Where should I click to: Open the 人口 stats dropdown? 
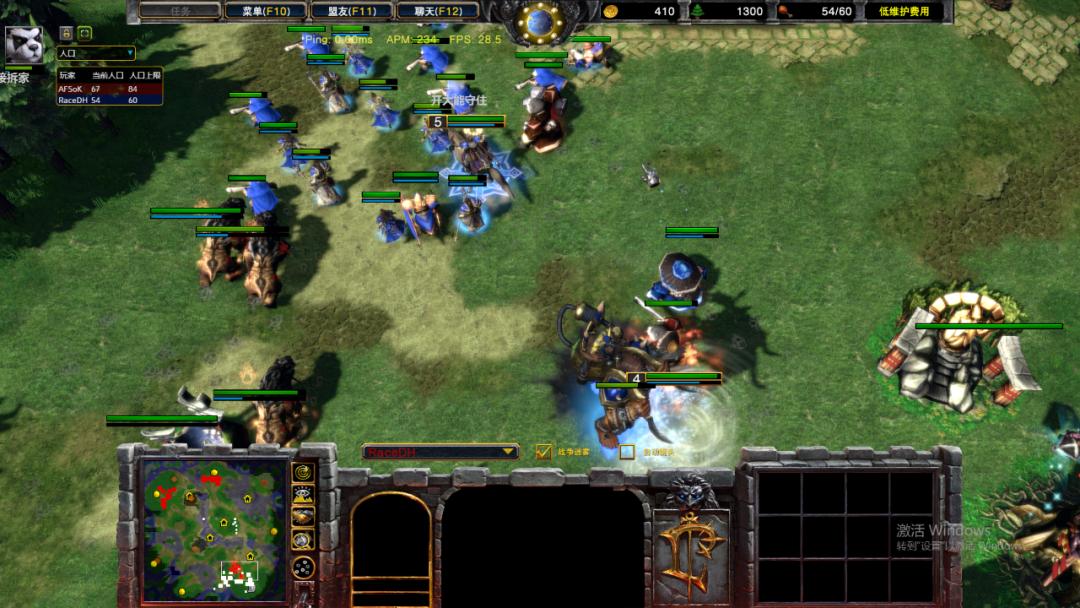(96, 53)
